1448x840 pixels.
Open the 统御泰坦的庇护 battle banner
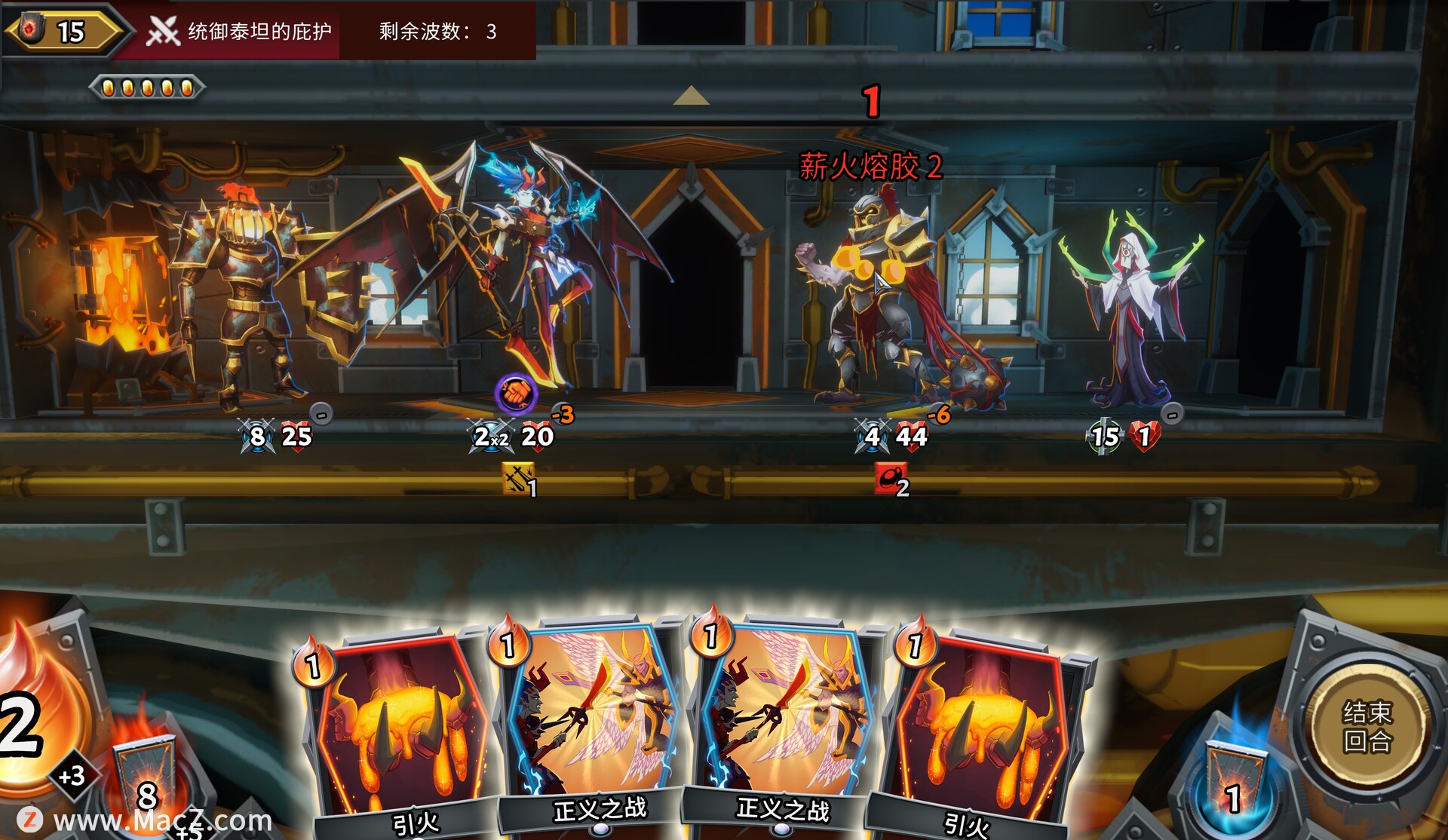tap(240, 31)
